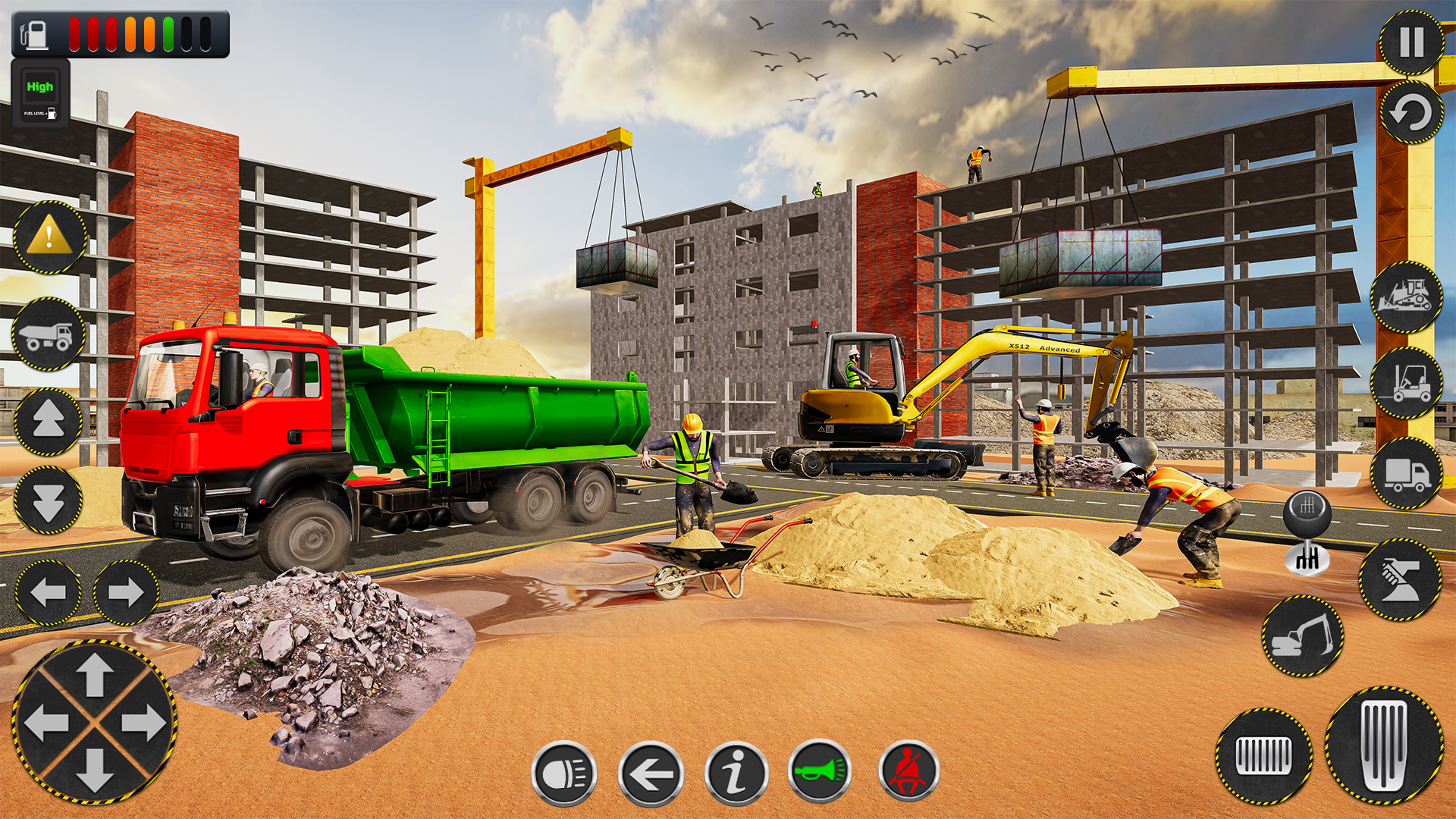Click the gear shift knob
This screenshot has width=1456, height=819.
tap(1307, 532)
